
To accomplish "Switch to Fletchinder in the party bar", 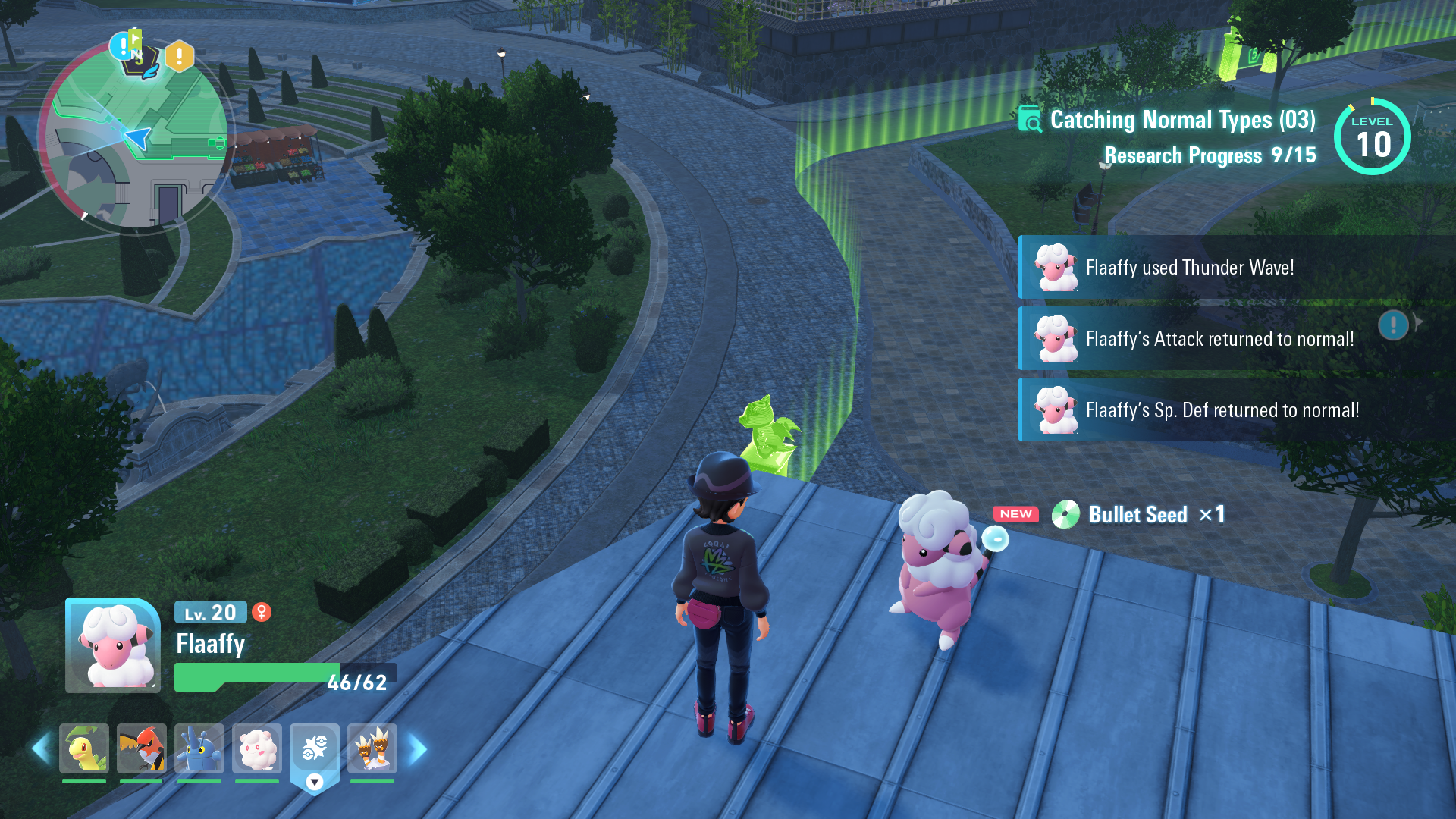I will pyautogui.click(x=142, y=748).
